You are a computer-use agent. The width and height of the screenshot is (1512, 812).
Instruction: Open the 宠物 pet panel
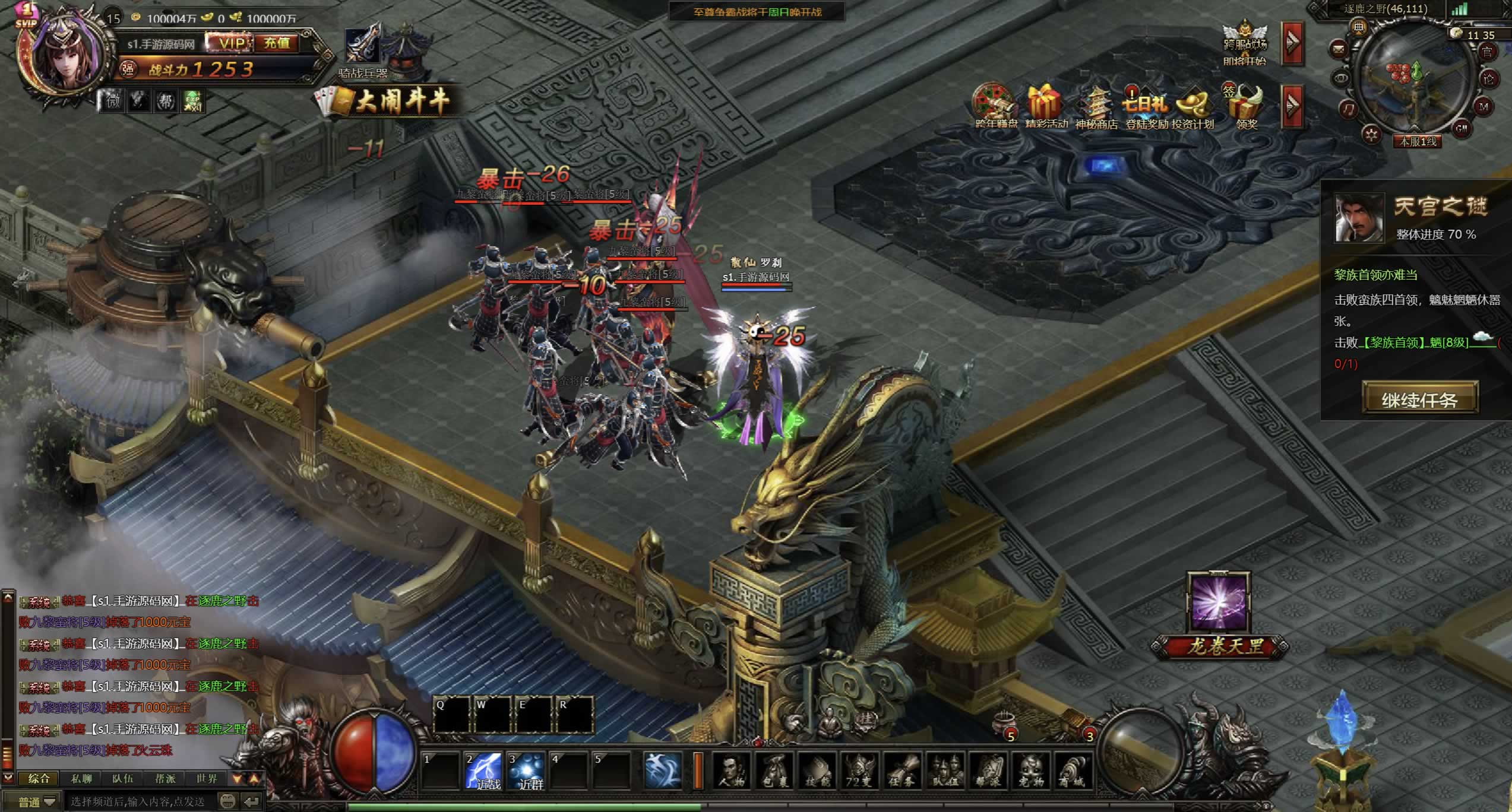1030,770
